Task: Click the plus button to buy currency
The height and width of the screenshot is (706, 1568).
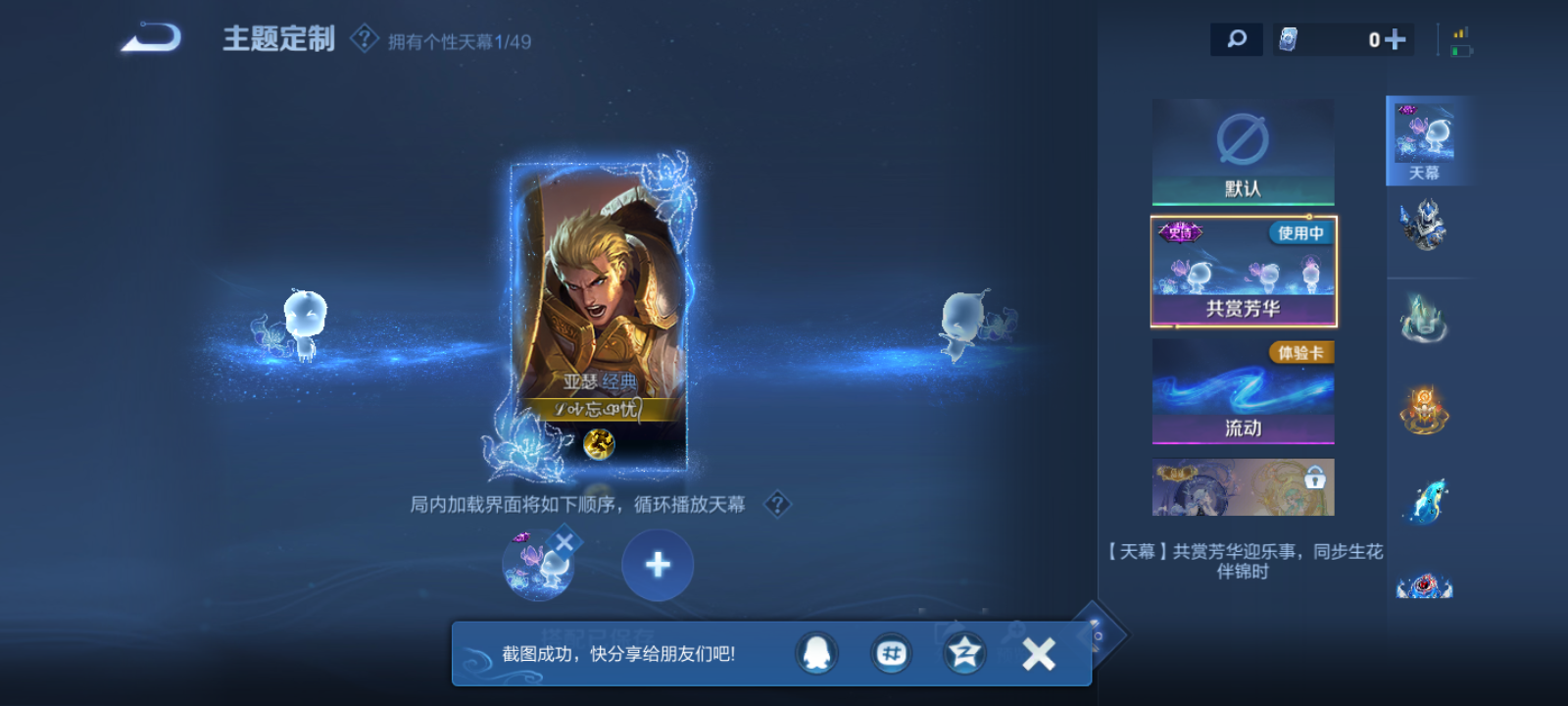Action: 1396,39
